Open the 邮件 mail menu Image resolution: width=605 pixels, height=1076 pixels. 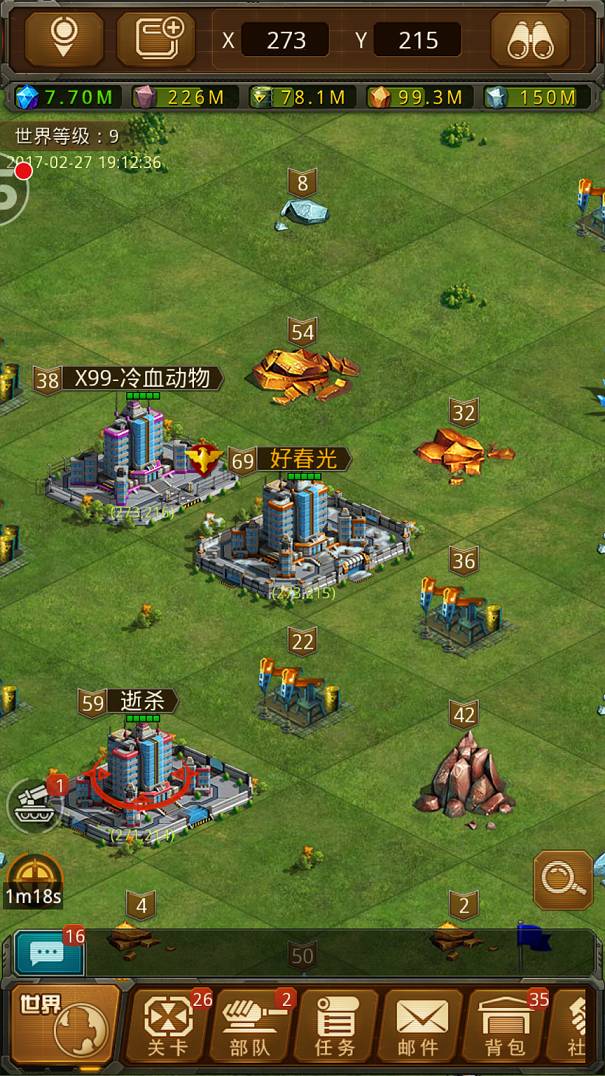[x=419, y=1025]
